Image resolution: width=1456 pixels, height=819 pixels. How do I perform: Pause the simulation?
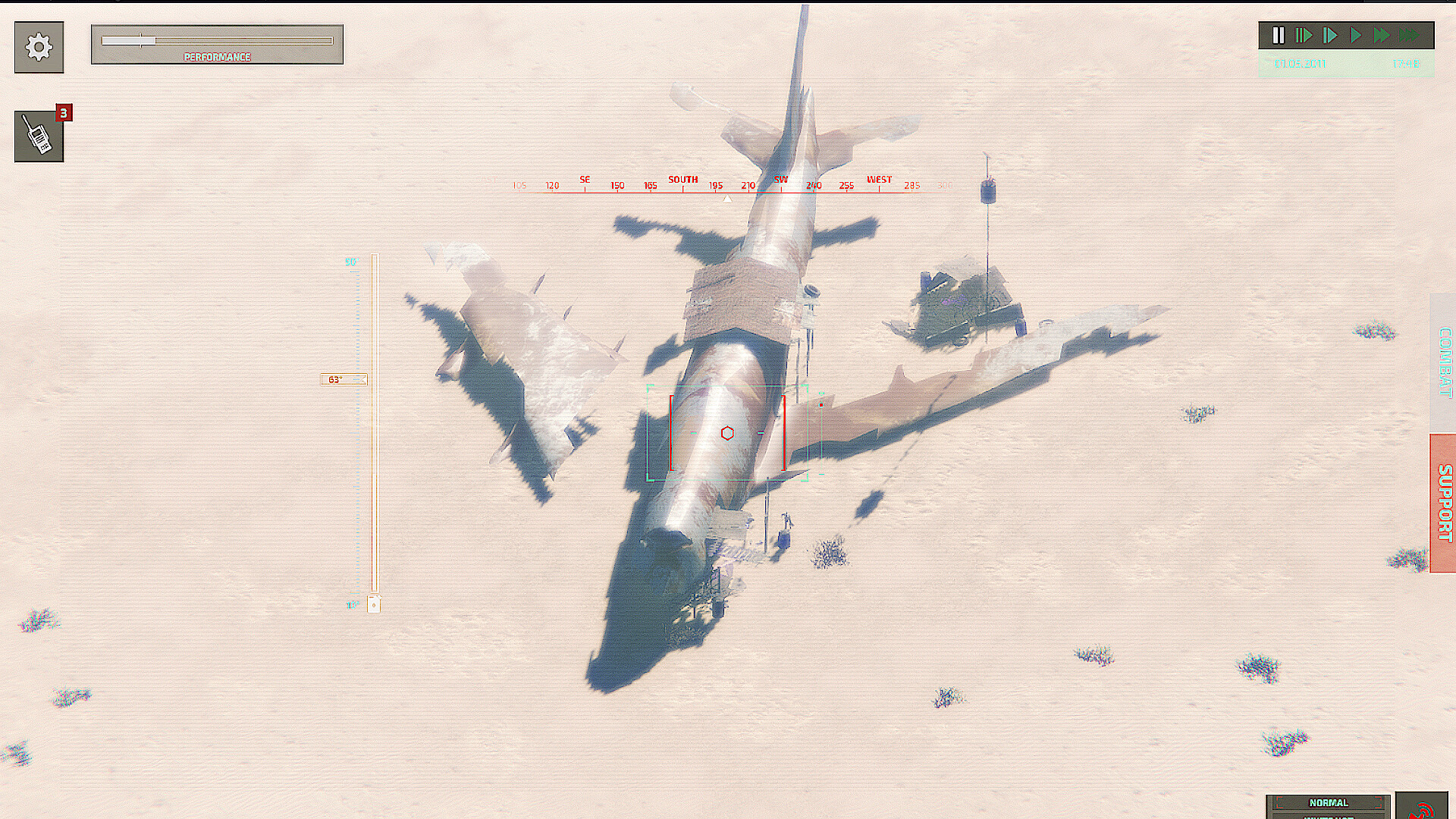point(1279,34)
